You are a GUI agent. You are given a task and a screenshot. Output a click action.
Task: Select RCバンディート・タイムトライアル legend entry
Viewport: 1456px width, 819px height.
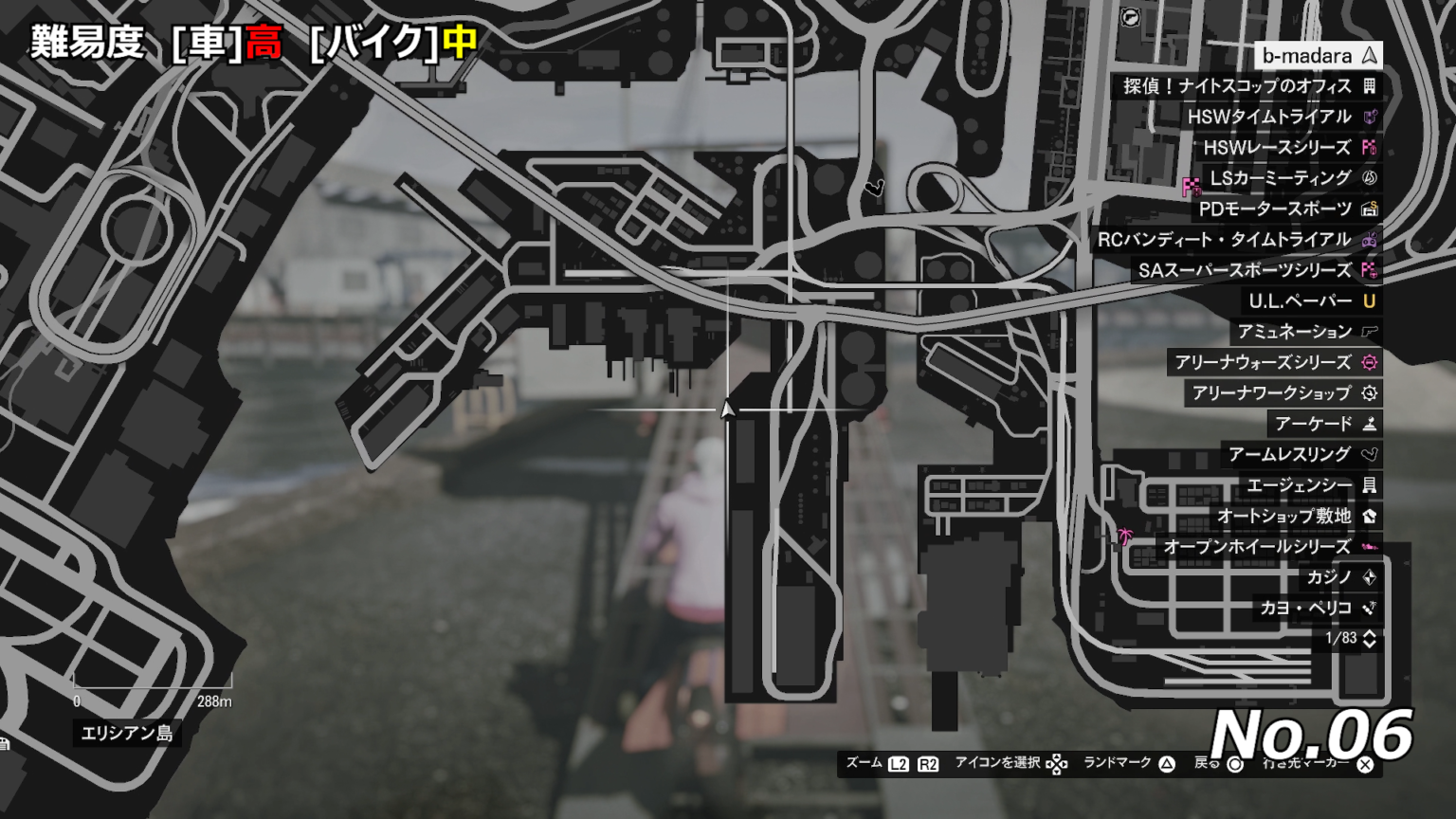(x=1235, y=240)
